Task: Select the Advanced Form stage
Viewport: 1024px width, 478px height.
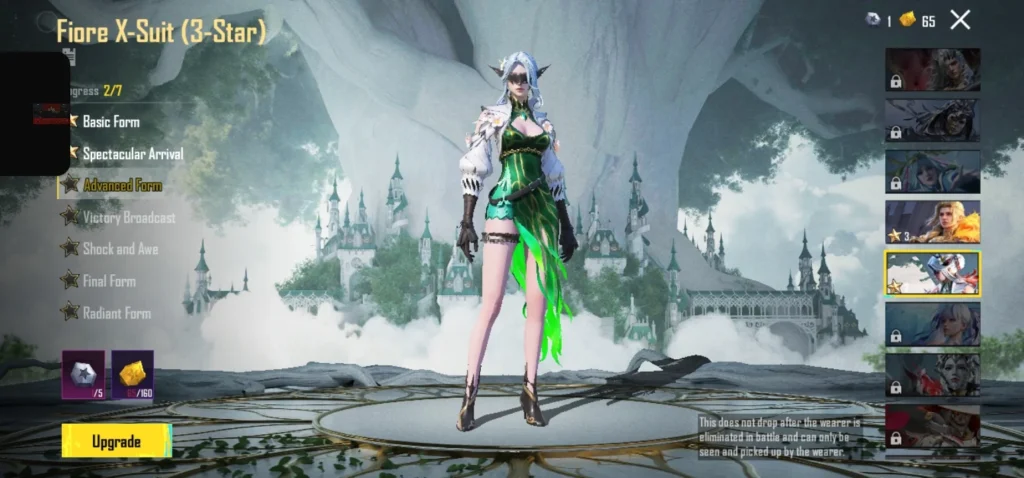Action: pos(122,186)
